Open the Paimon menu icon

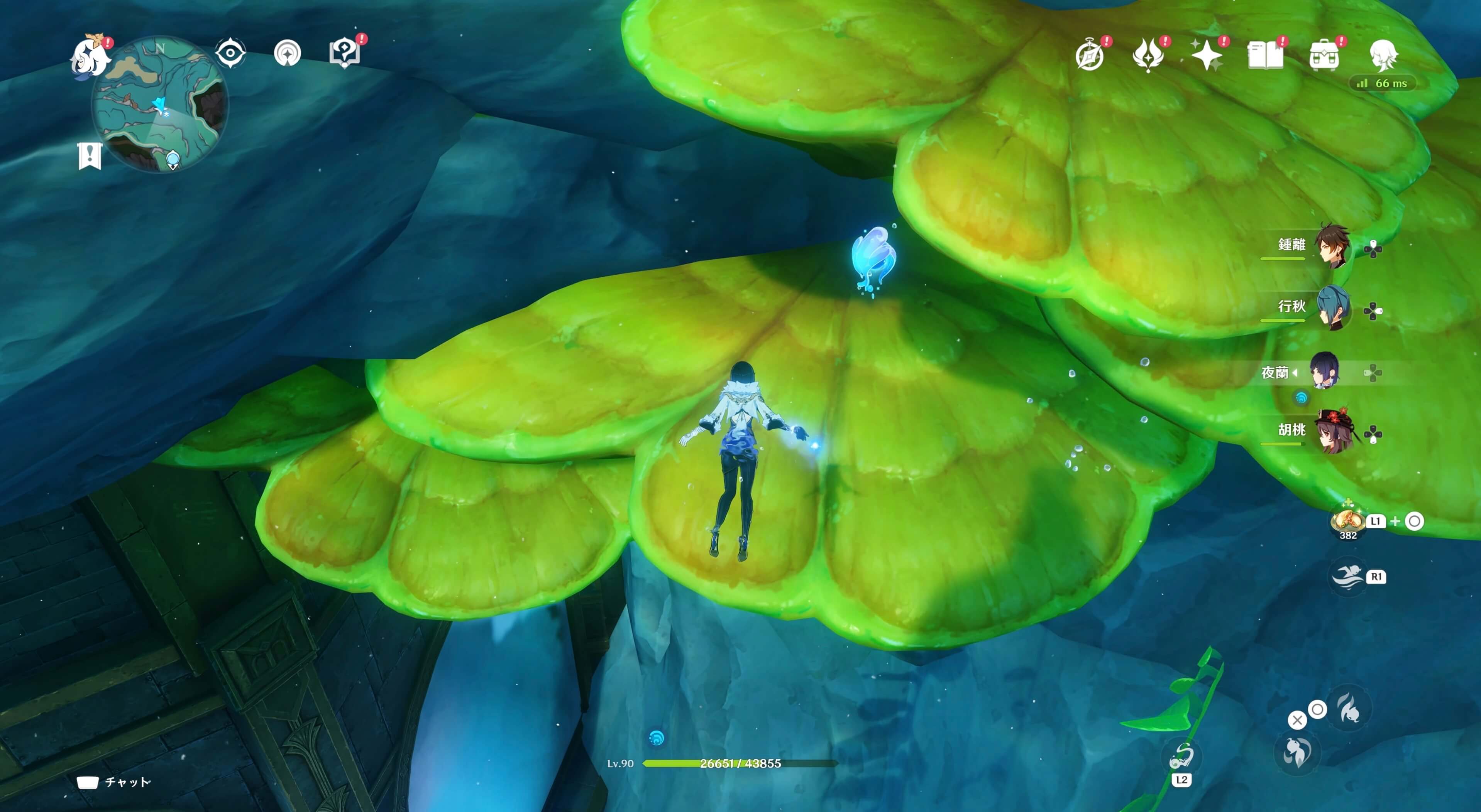(x=90, y=56)
